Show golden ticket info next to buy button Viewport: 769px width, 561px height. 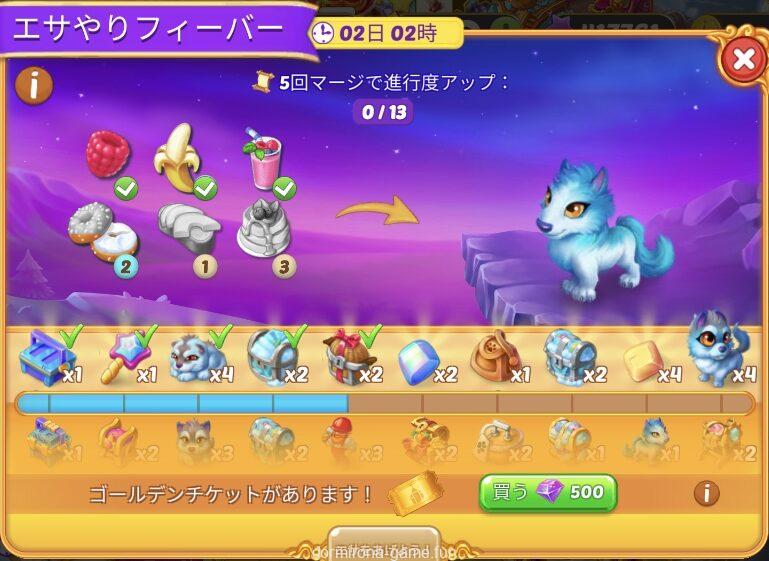point(706,493)
